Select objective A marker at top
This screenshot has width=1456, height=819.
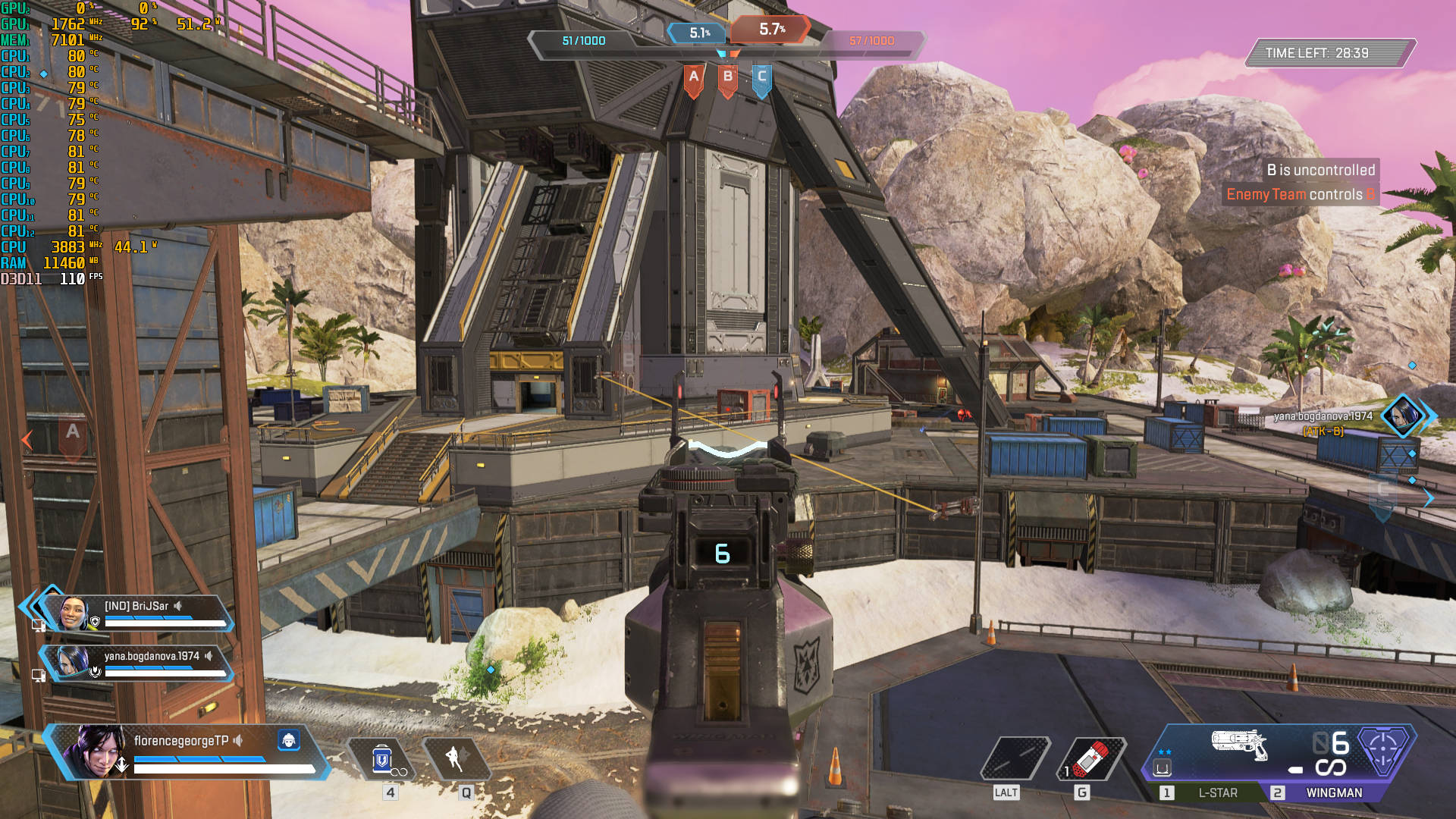click(693, 79)
